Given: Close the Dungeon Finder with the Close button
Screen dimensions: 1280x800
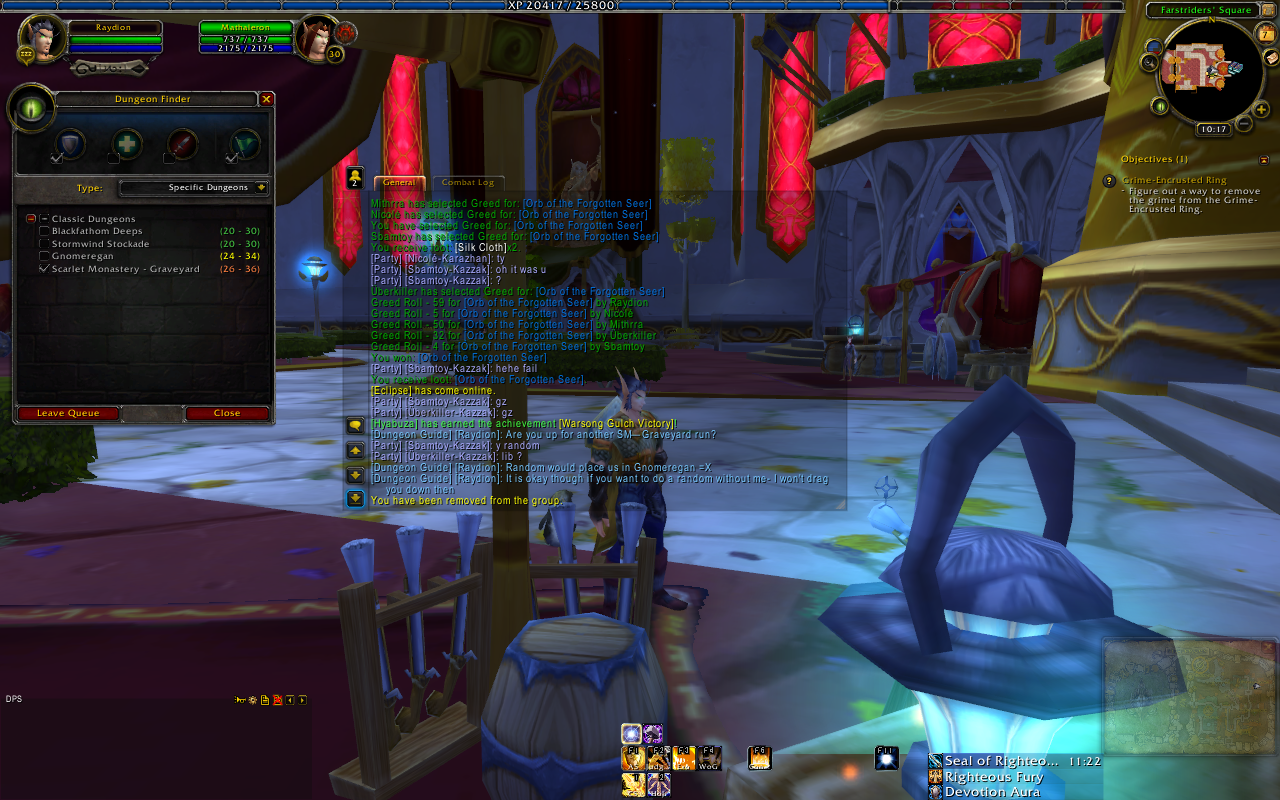Looking at the screenshot, I should (227, 413).
